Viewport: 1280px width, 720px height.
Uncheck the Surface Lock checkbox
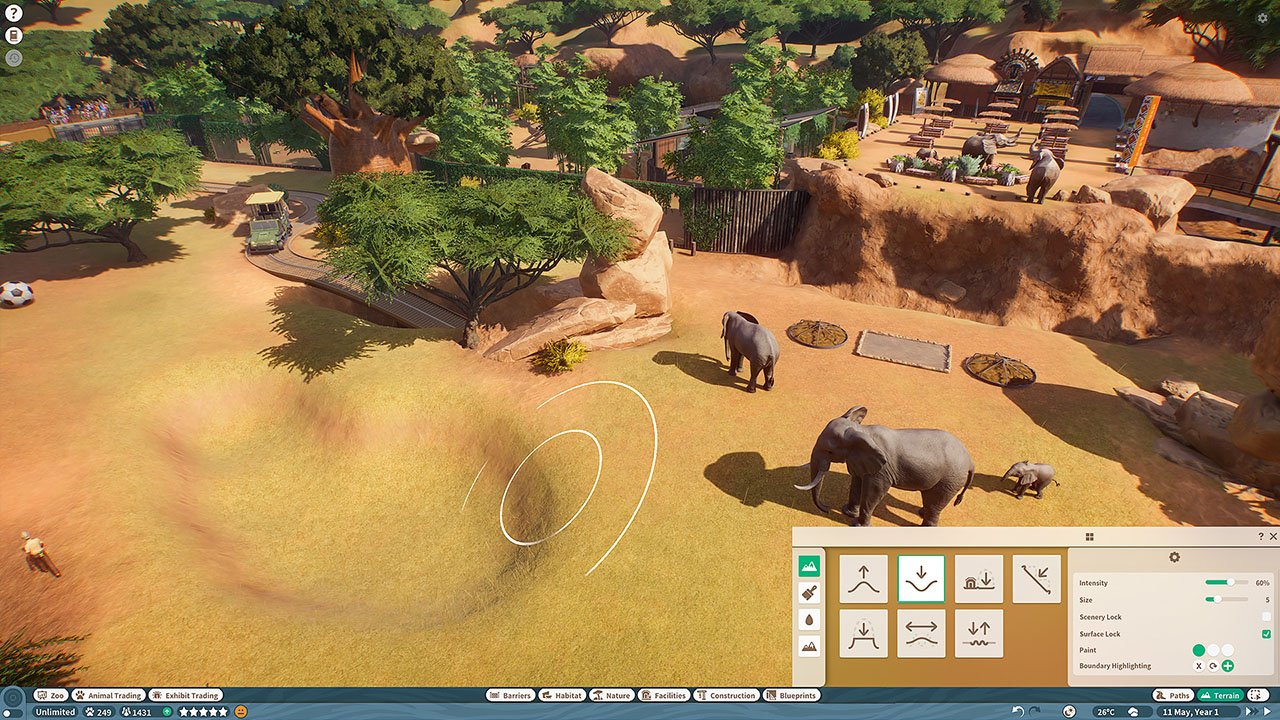[1266, 634]
